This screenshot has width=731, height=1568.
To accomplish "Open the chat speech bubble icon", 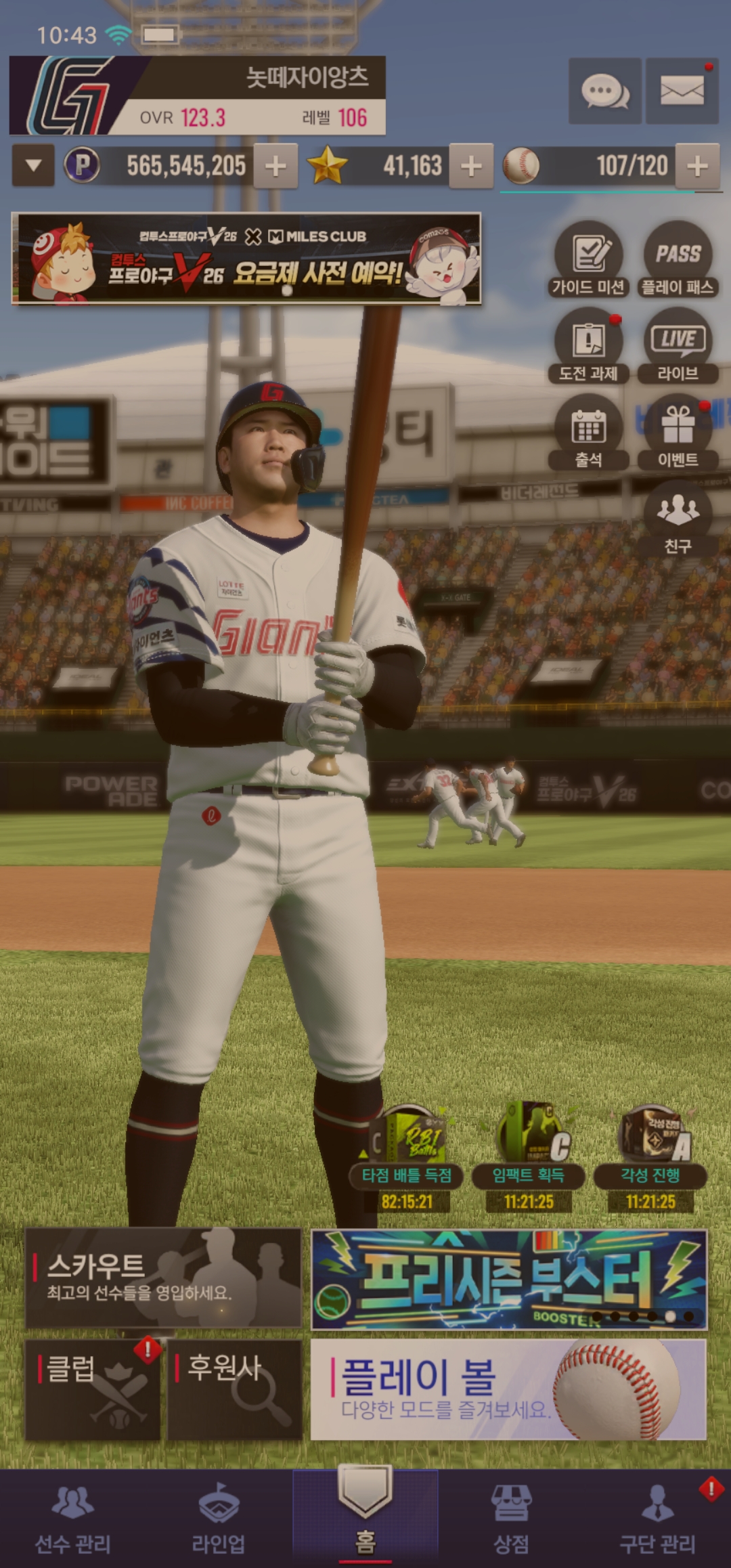I will (x=604, y=91).
